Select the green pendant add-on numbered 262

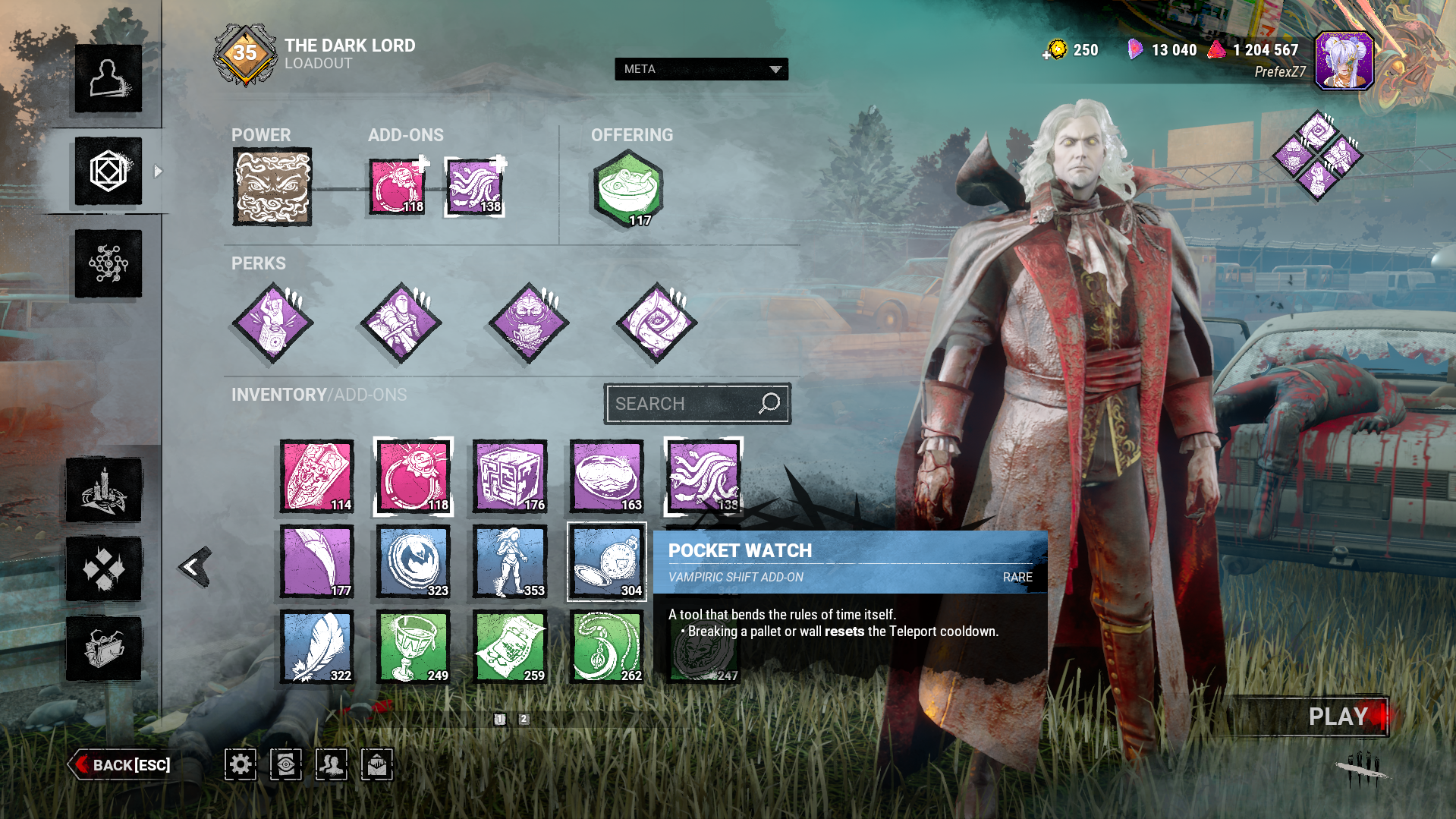click(x=607, y=647)
